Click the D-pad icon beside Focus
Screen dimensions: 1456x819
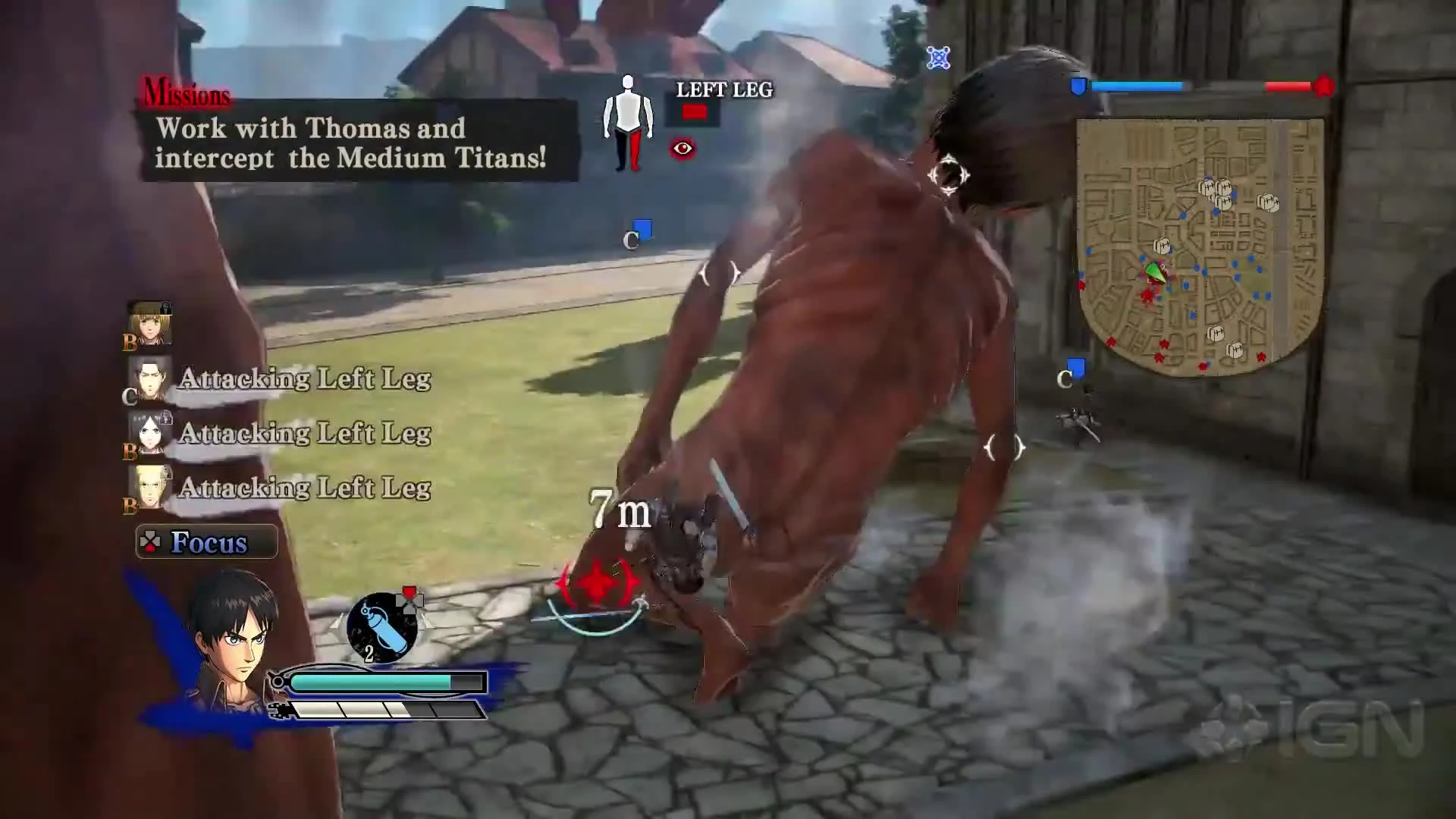click(151, 541)
